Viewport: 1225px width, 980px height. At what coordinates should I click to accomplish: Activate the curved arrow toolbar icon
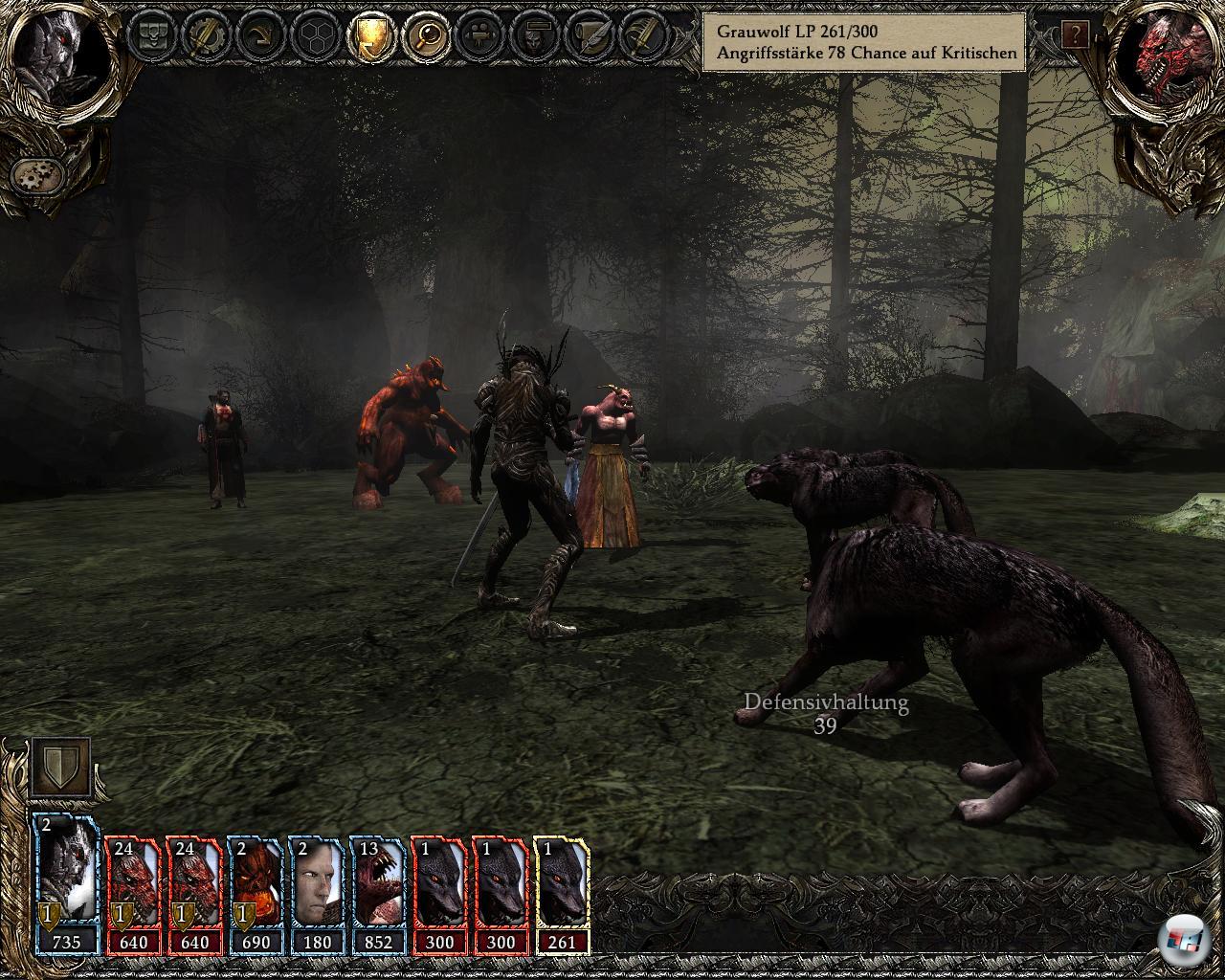259,36
